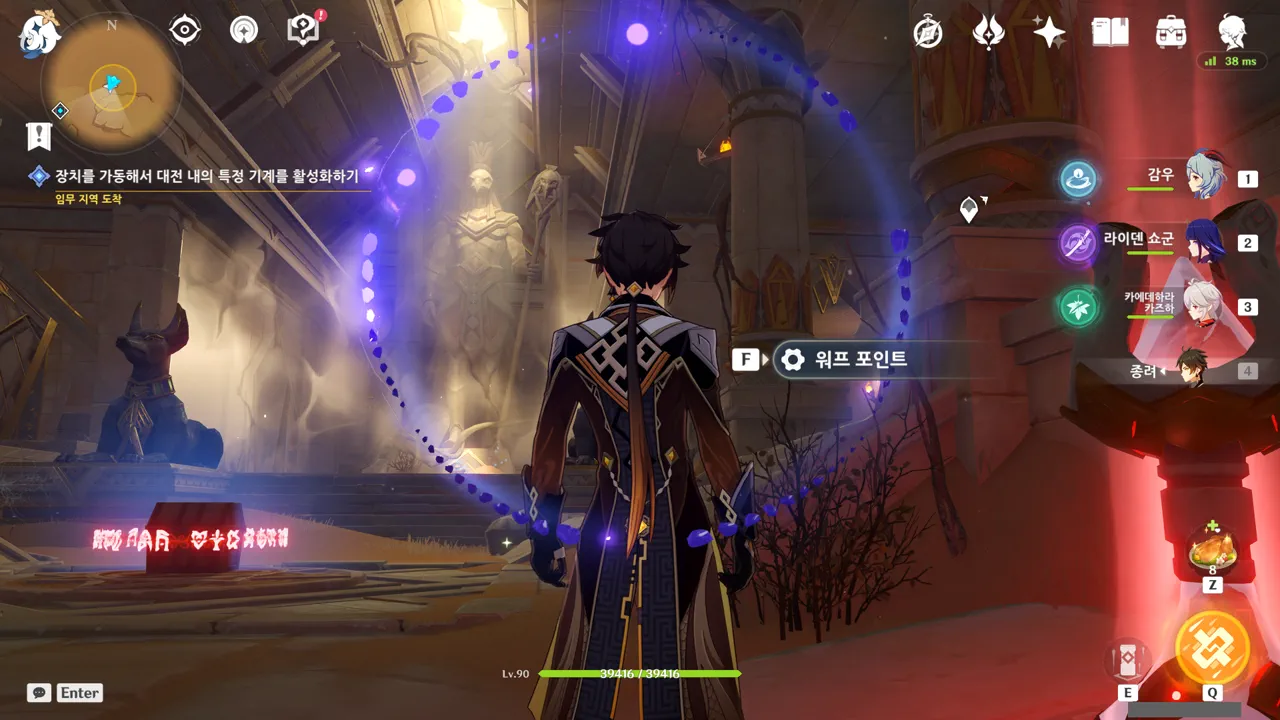Switch to party member 라이덴 쇼군
Screen dimensions: 1280x720
(x=1205, y=242)
